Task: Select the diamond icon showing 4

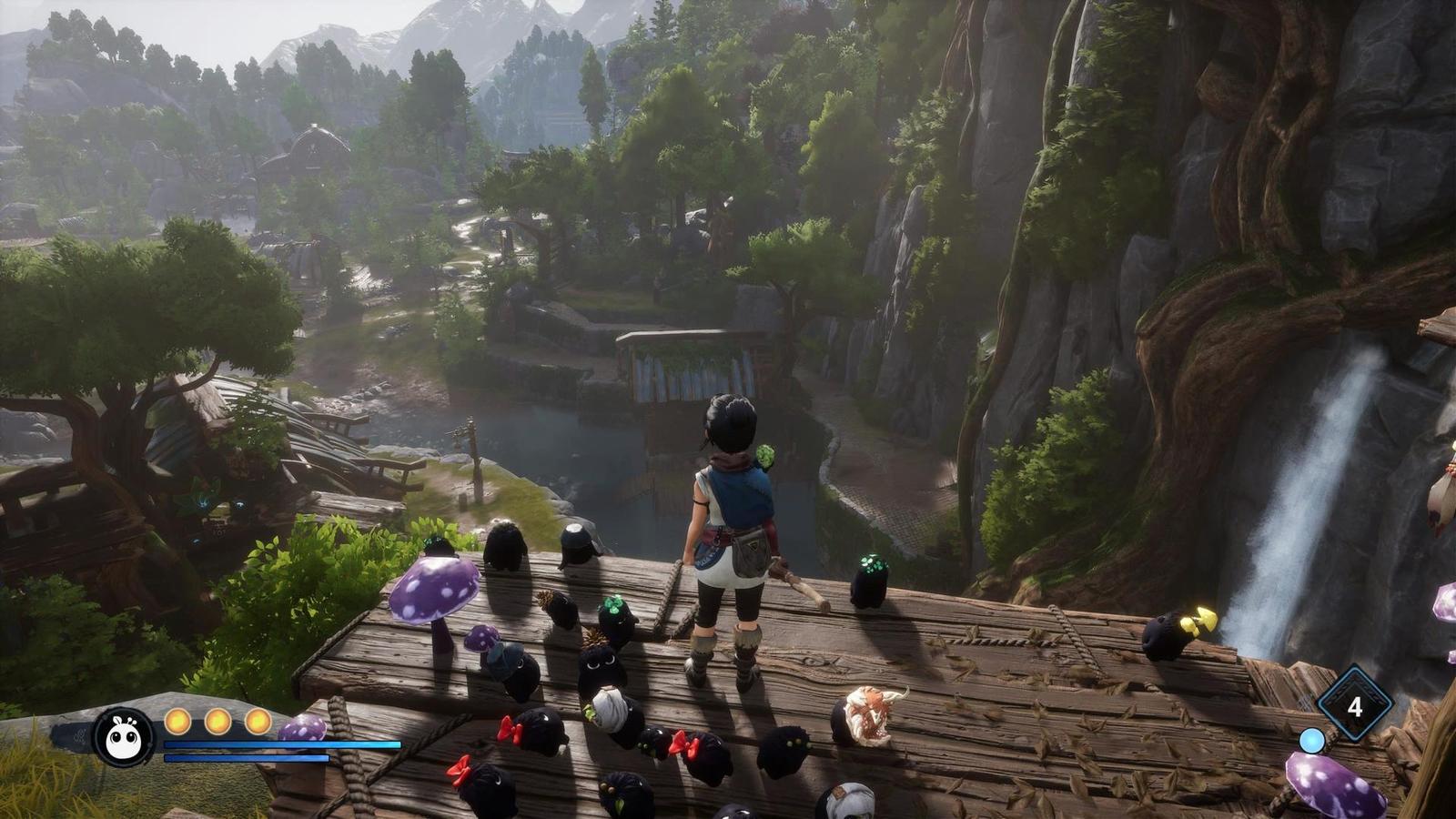Action: click(x=1355, y=705)
